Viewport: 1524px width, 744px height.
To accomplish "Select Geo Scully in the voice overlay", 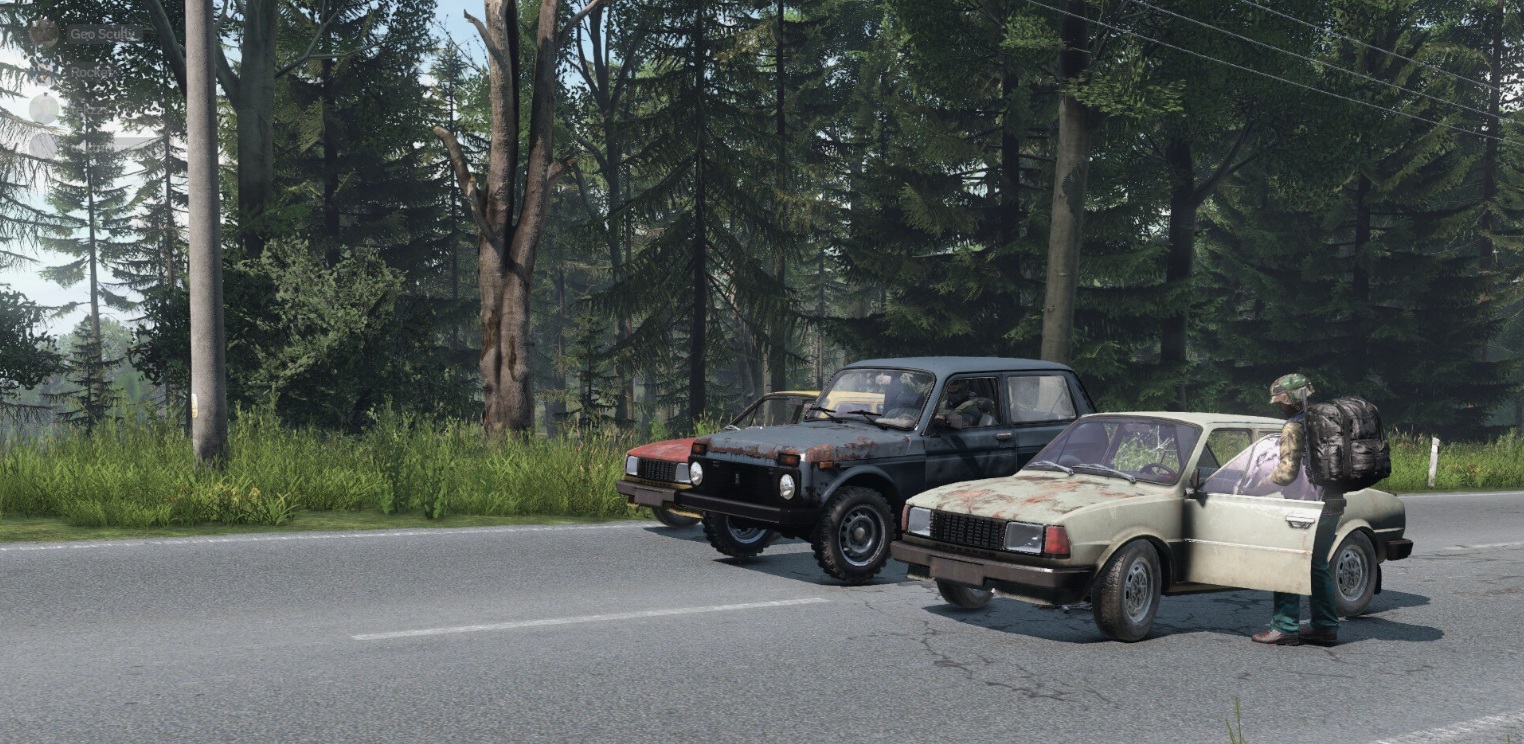I will point(100,34).
